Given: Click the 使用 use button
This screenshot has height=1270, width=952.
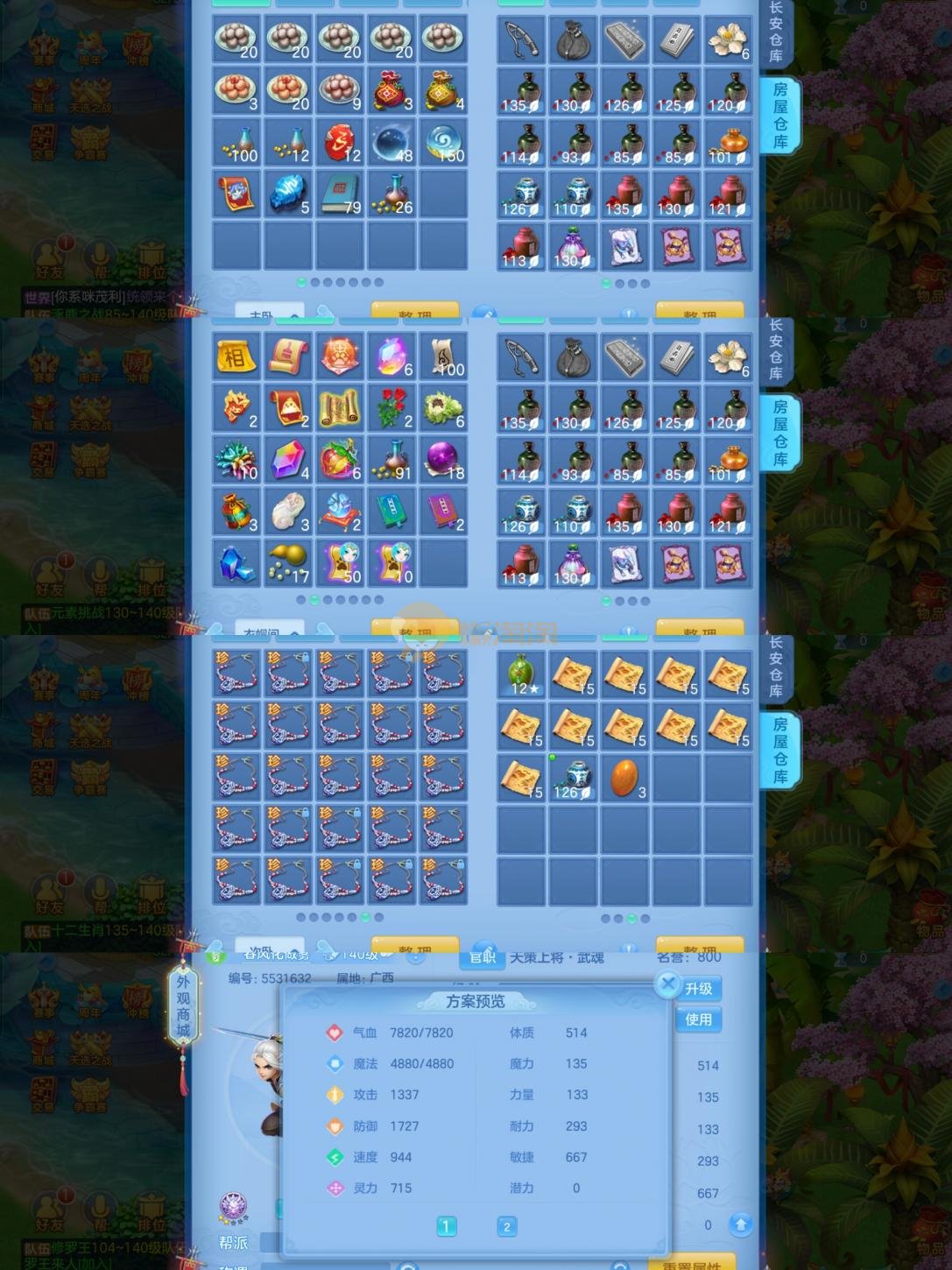Looking at the screenshot, I should [x=698, y=1020].
